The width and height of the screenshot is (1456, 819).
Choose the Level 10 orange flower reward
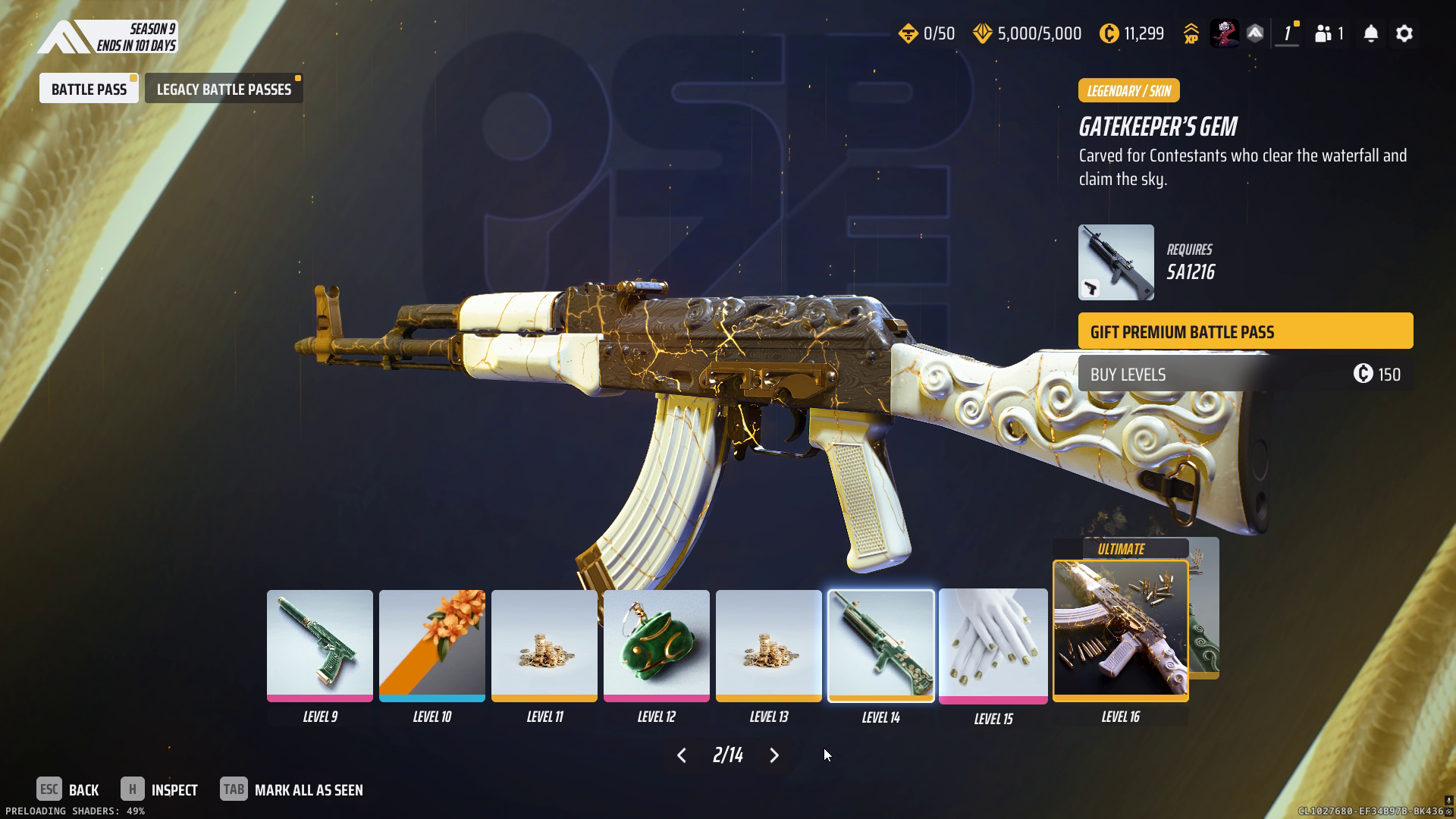432,645
